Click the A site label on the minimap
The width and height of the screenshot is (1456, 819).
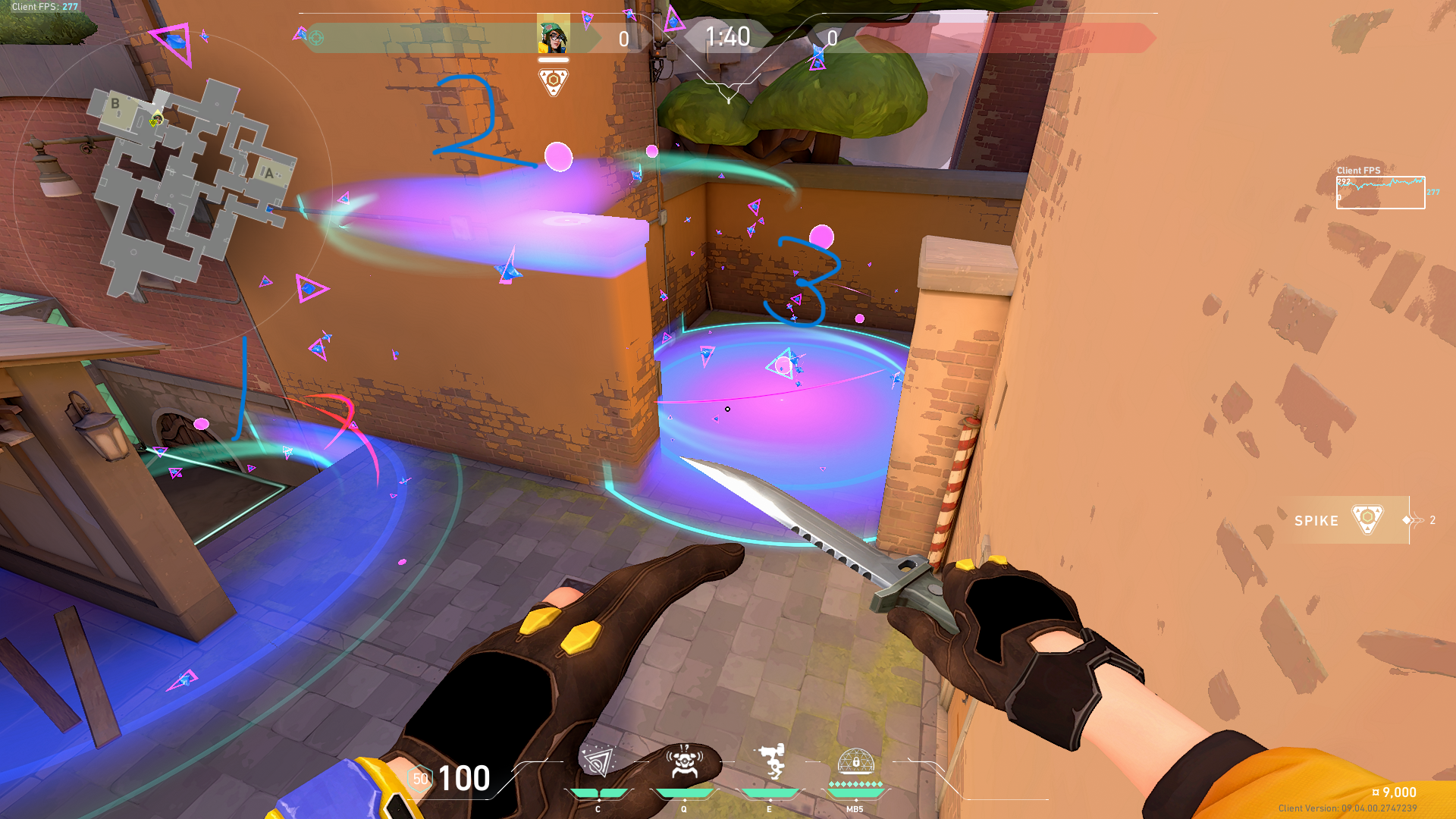[x=269, y=173]
